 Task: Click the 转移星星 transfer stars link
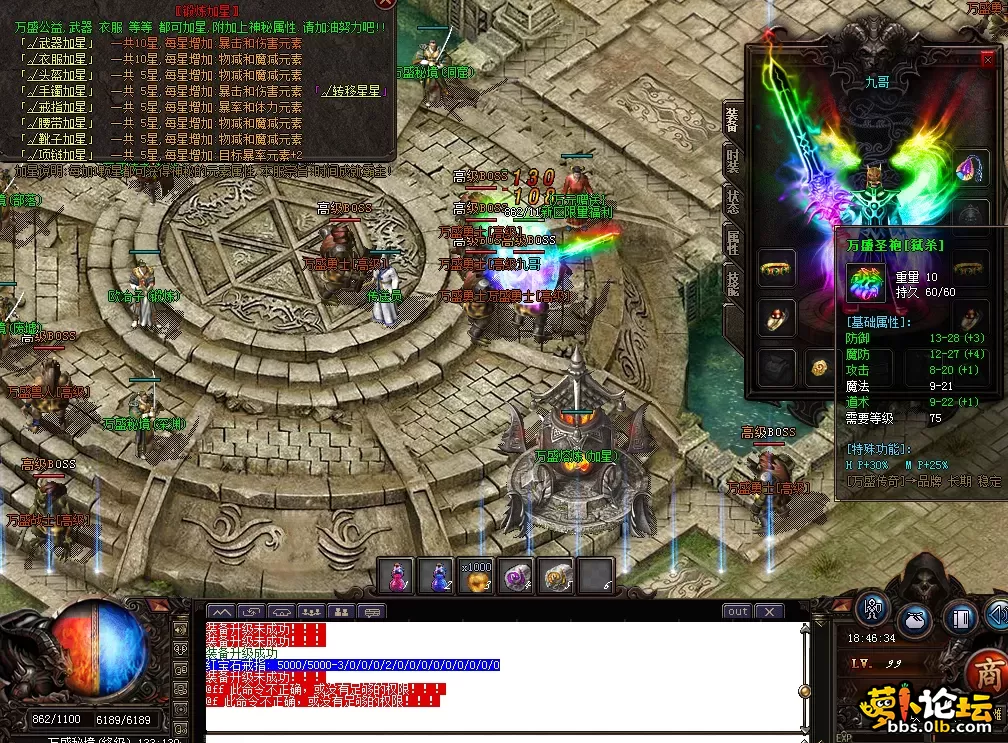(352, 91)
